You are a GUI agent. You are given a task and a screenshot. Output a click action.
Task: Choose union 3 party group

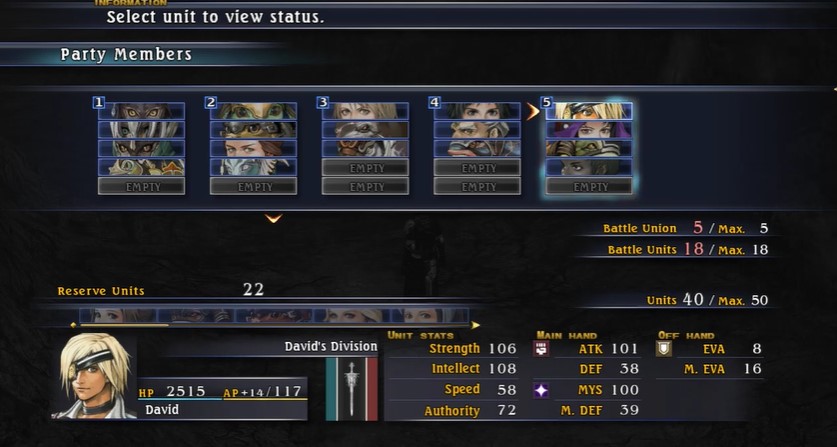pyautogui.click(x=365, y=138)
